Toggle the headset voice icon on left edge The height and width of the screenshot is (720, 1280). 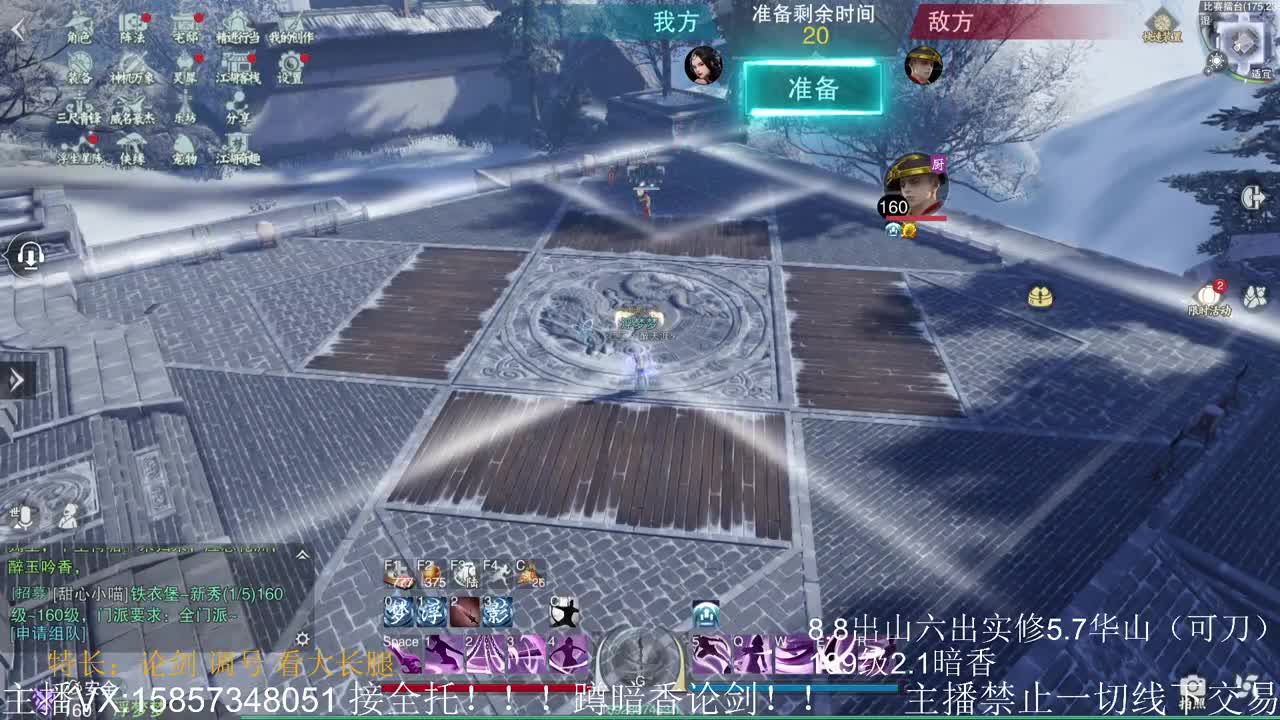point(31,256)
